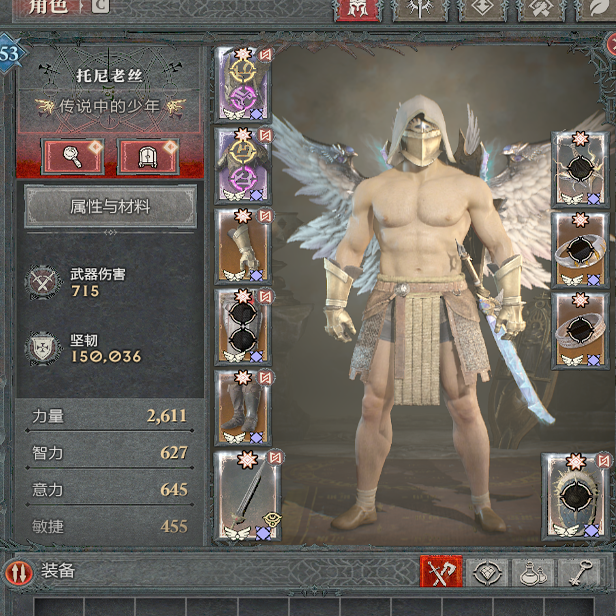Choose the equipped sword weapon slot
This screenshot has height=616, width=616.
pos(248,496)
